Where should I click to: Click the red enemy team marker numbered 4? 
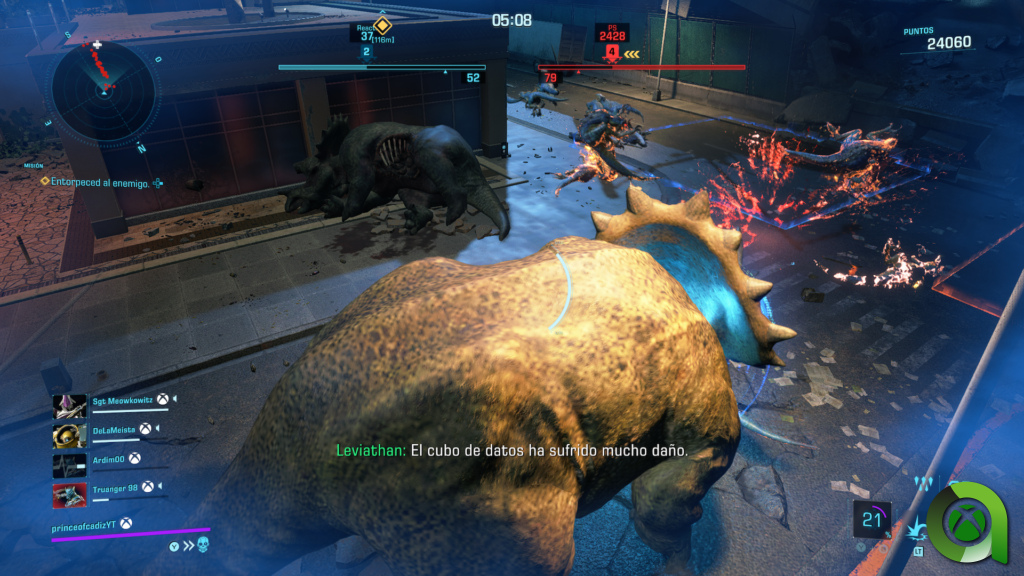[x=611, y=50]
